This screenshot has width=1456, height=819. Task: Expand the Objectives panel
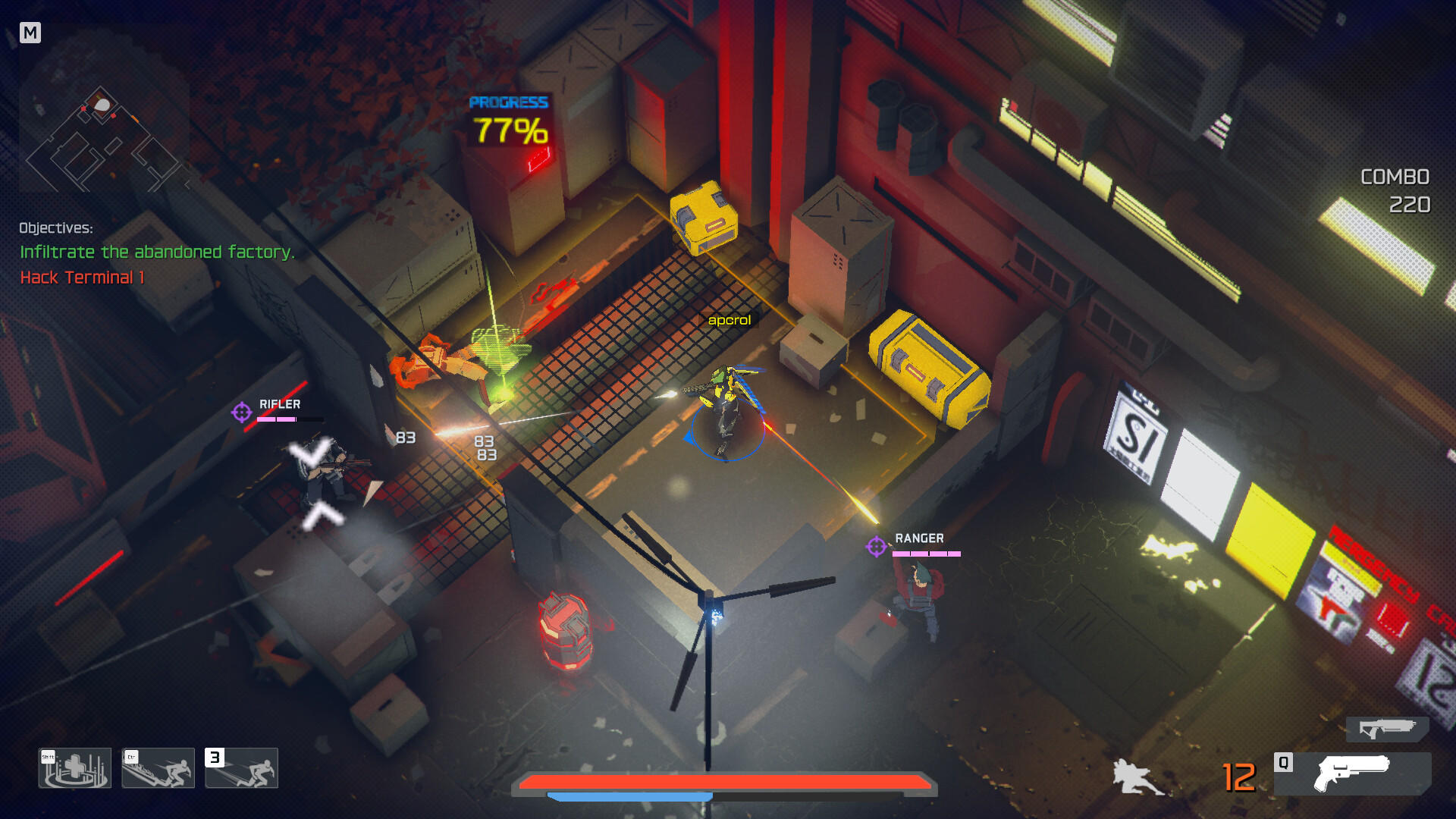56,226
